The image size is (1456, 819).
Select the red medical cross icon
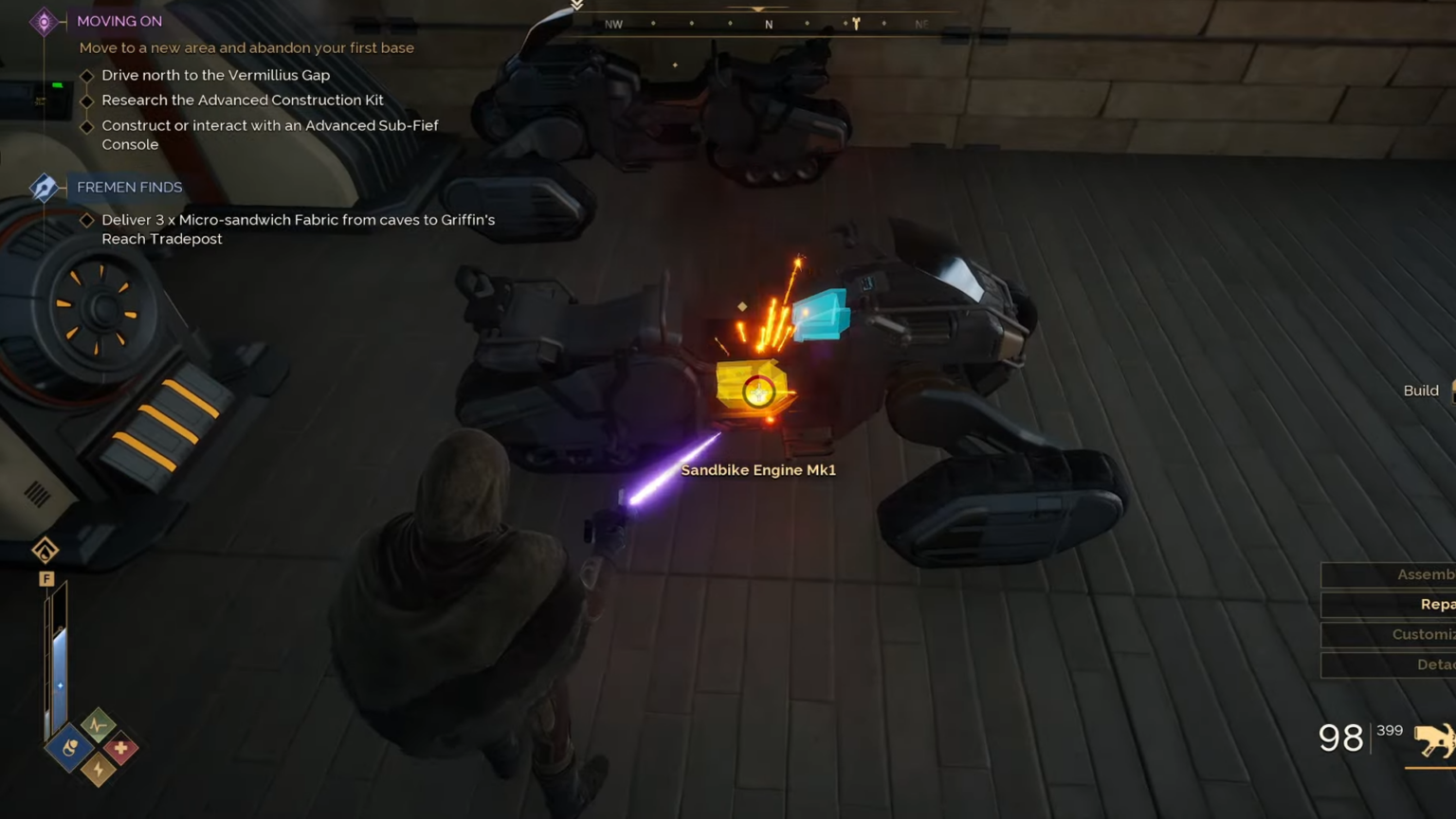click(x=121, y=746)
